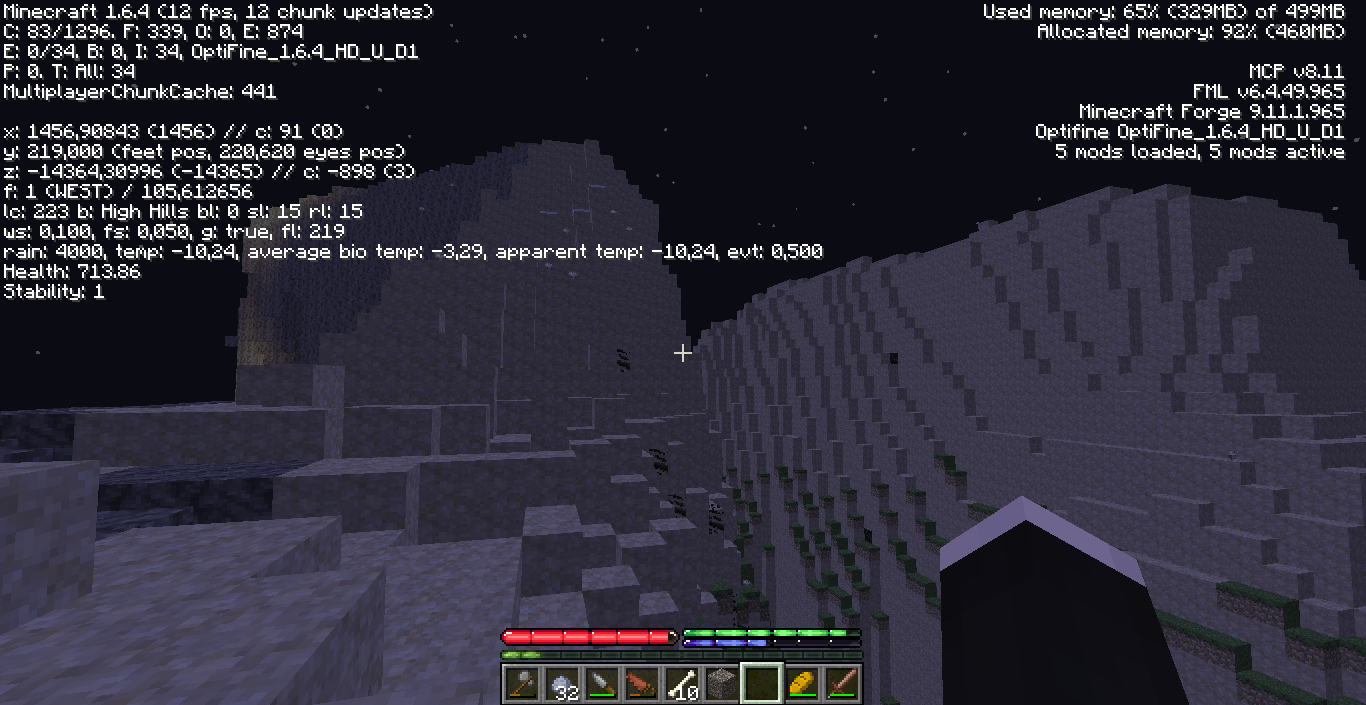
Task: Equip the copper sword from the hotbar
Action: pos(841,684)
